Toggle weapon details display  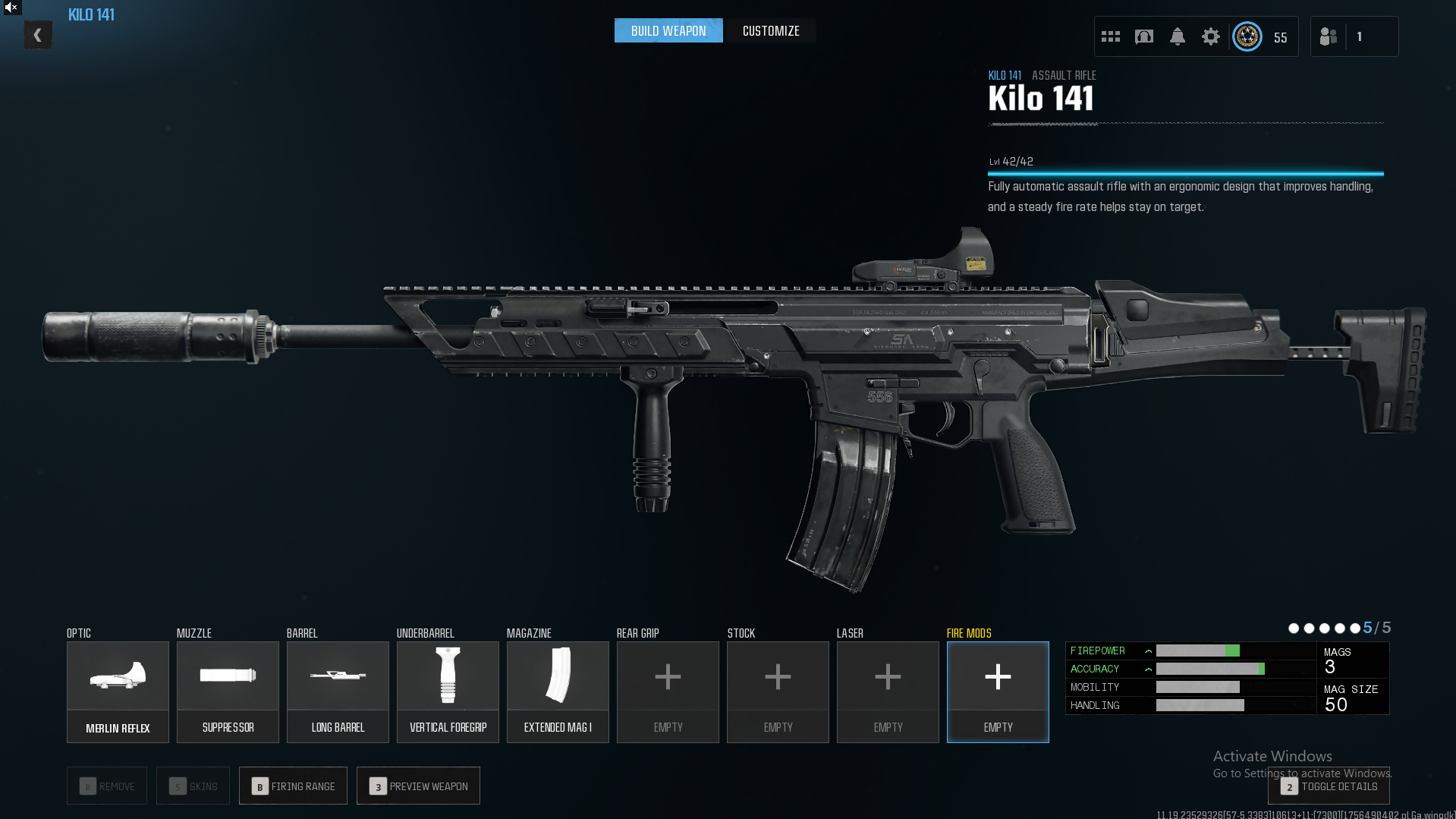[1329, 786]
